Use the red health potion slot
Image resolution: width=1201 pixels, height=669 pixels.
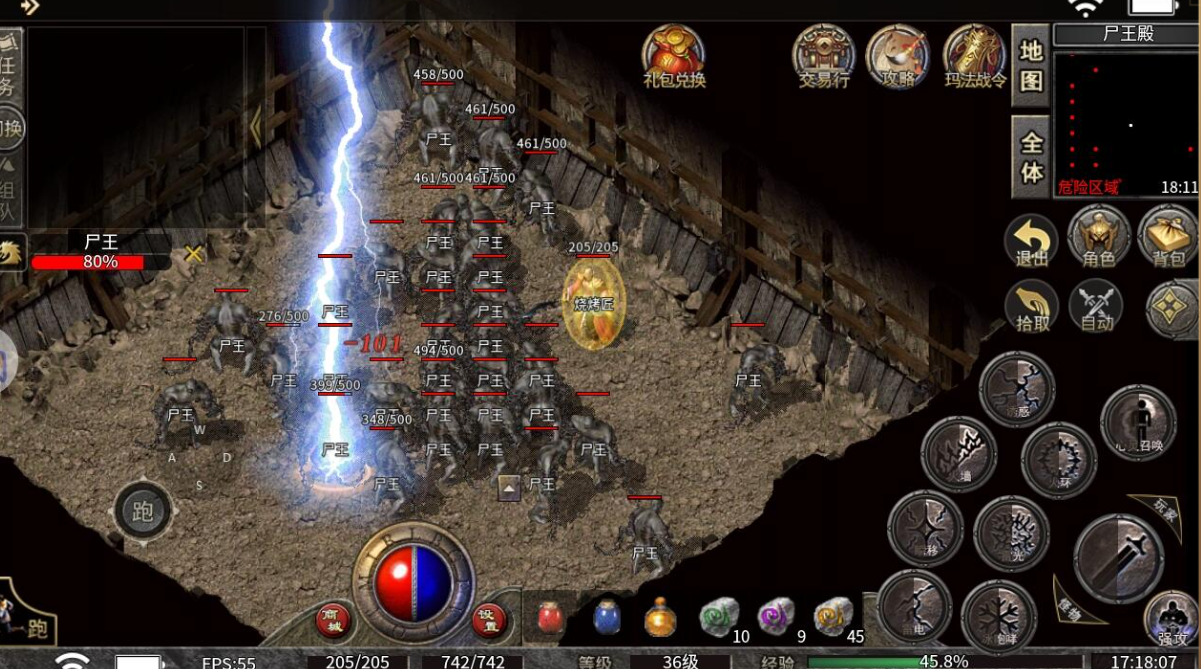(x=550, y=618)
